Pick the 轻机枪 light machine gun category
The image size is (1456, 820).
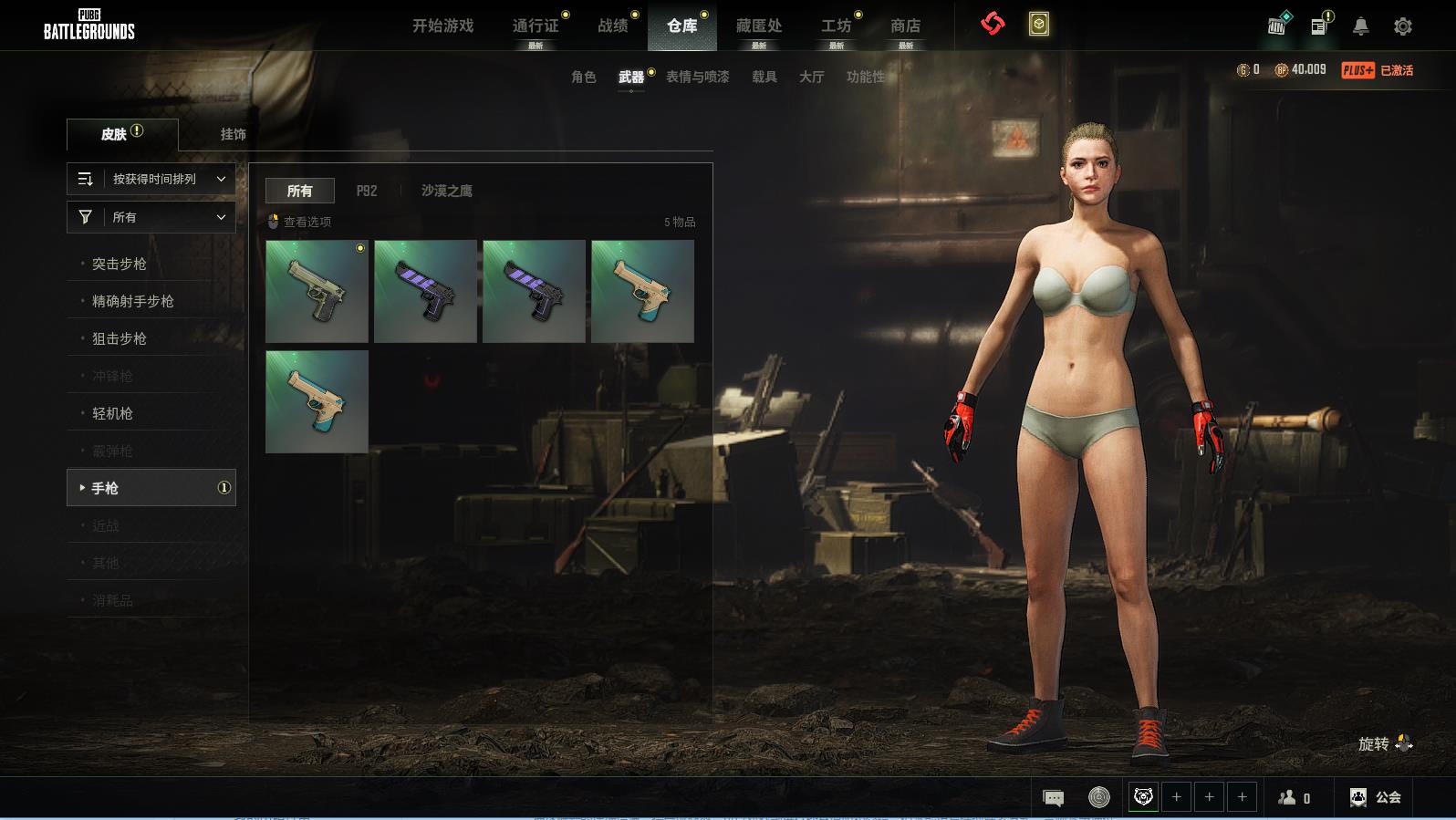[112, 413]
